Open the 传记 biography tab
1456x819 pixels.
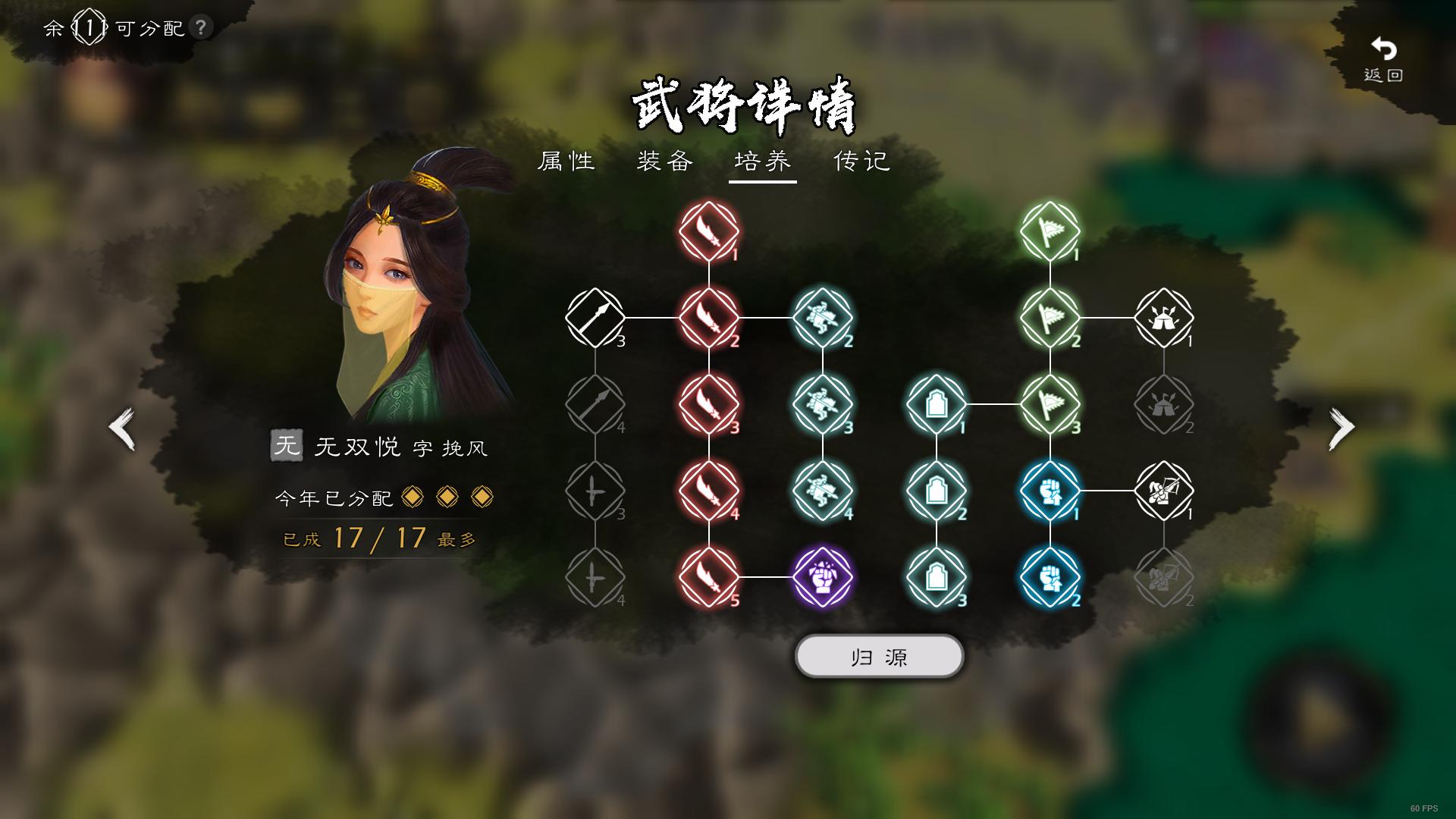pyautogui.click(x=861, y=162)
